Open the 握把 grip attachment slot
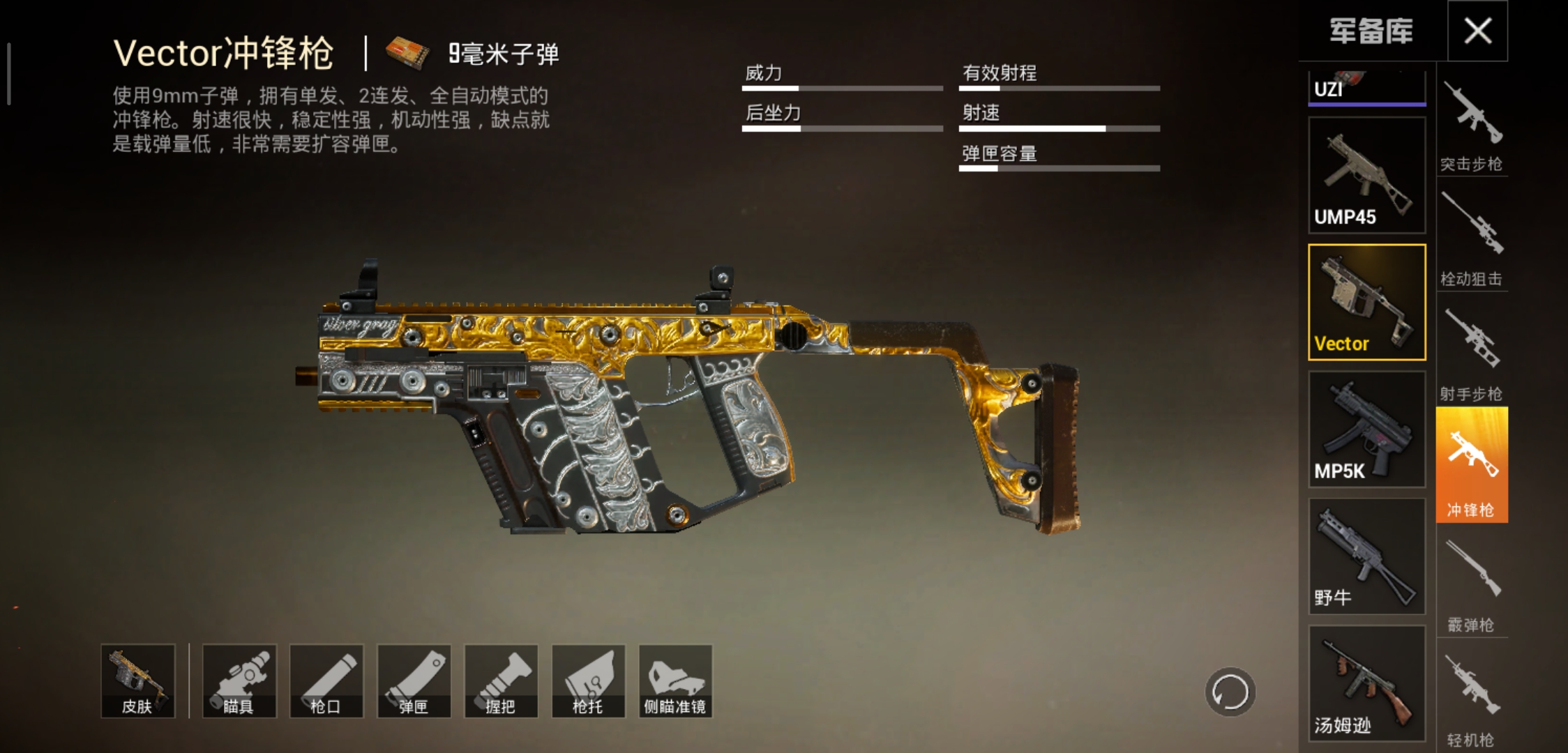Viewport: 1568px width, 753px height. point(500,680)
